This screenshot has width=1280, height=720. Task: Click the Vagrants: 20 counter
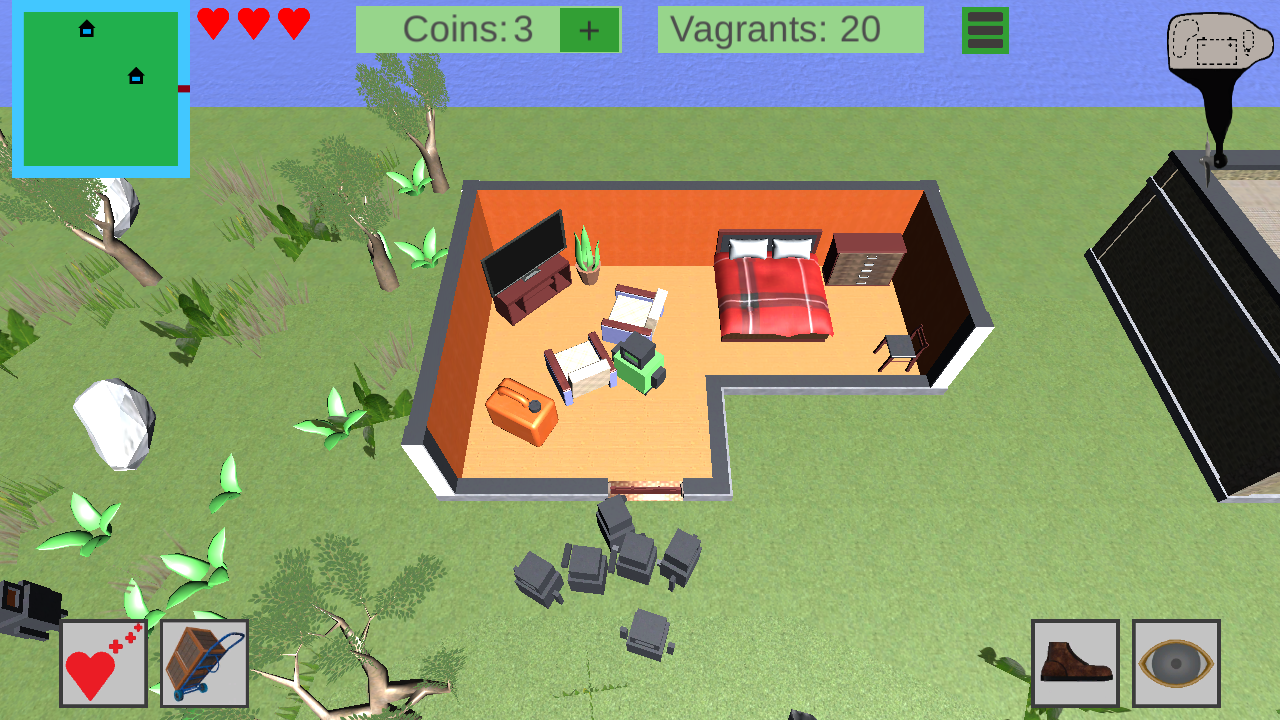click(790, 30)
